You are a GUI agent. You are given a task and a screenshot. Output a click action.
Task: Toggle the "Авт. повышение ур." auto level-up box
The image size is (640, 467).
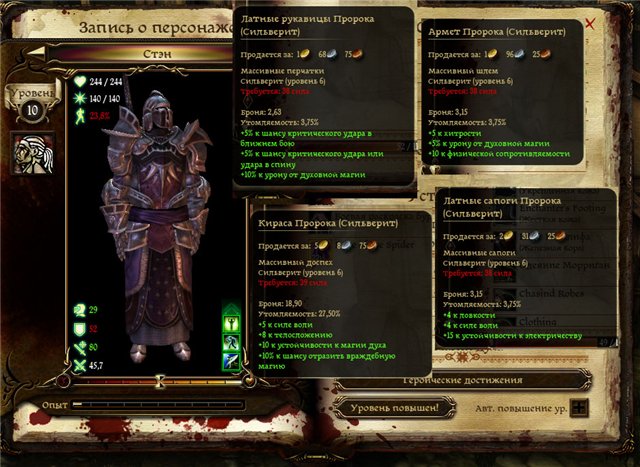[x=579, y=408]
